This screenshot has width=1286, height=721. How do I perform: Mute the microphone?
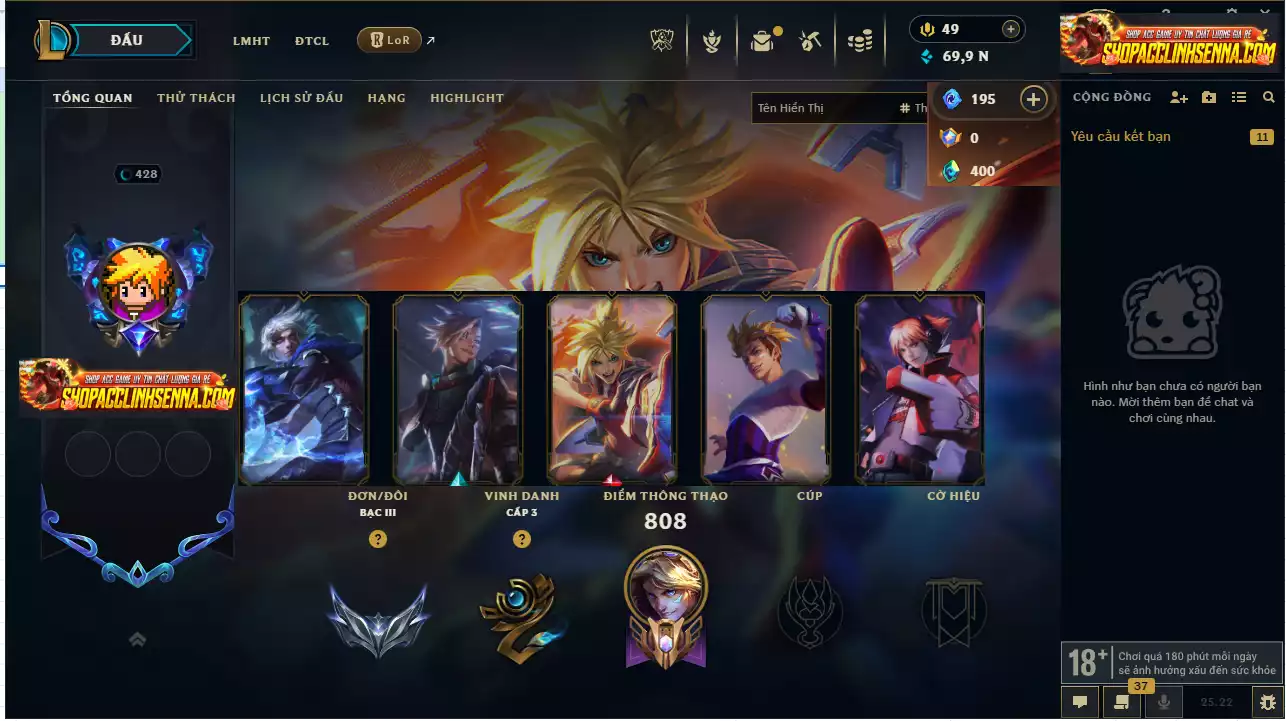1162,703
